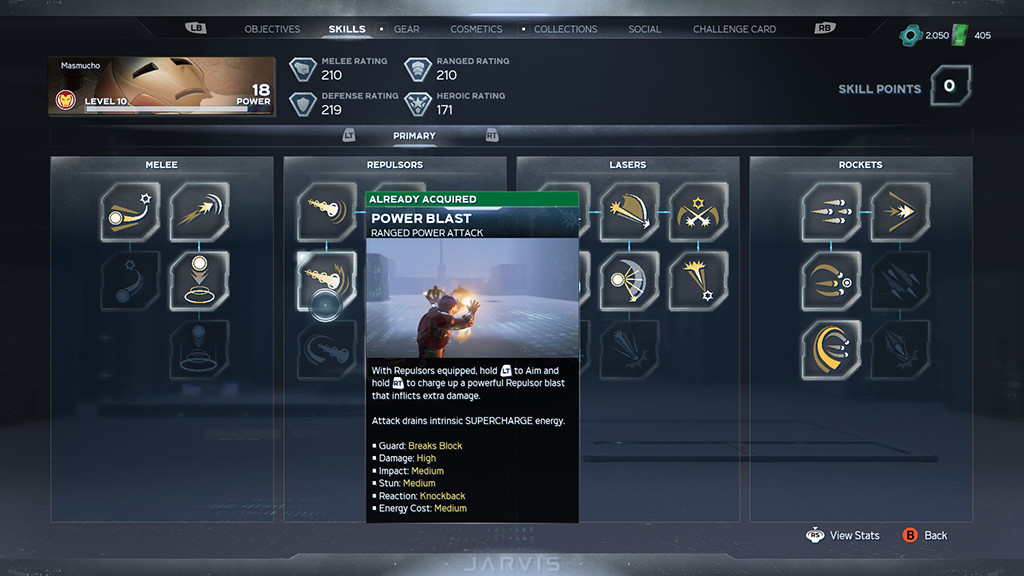Select the first Melee skill with star burst
Screen dimensions: 1024x576
tap(130, 212)
